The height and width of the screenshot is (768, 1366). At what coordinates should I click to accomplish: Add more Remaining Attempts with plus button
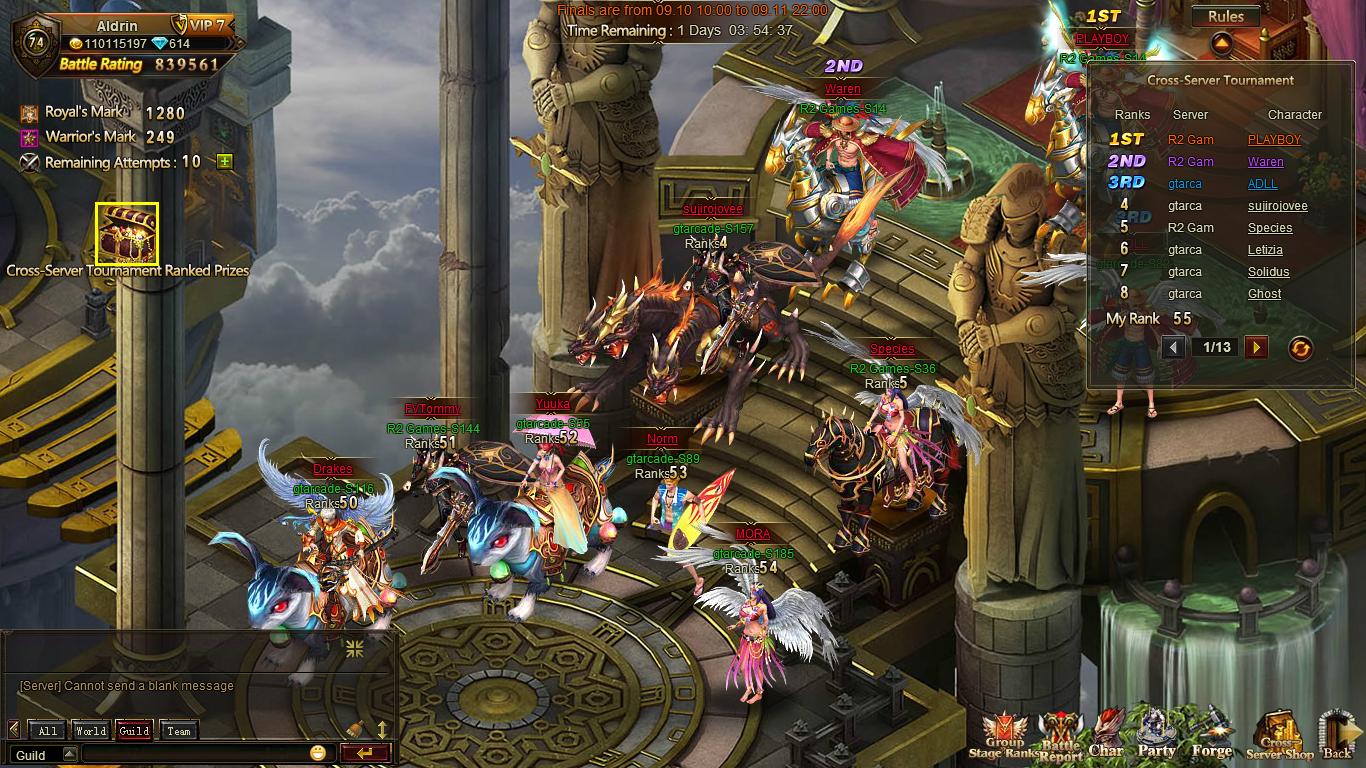coord(225,162)
